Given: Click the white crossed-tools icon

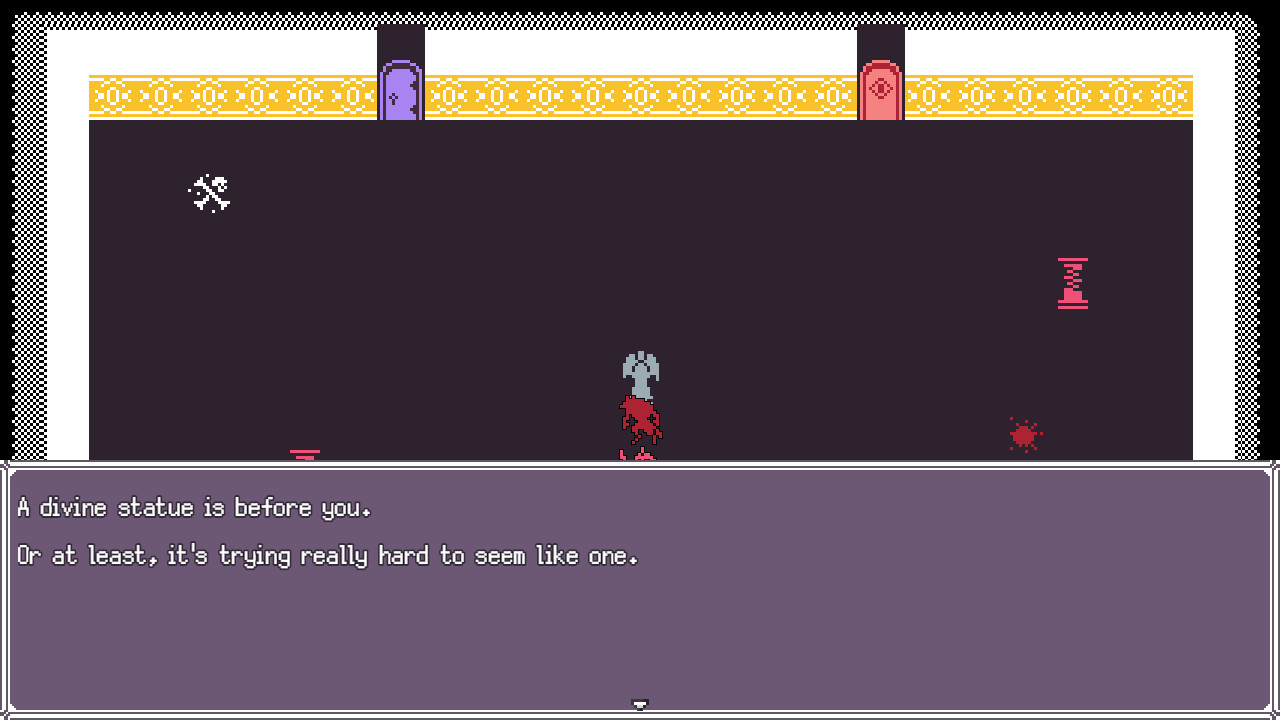Looking at the screenshot, I should pos(208,192).
